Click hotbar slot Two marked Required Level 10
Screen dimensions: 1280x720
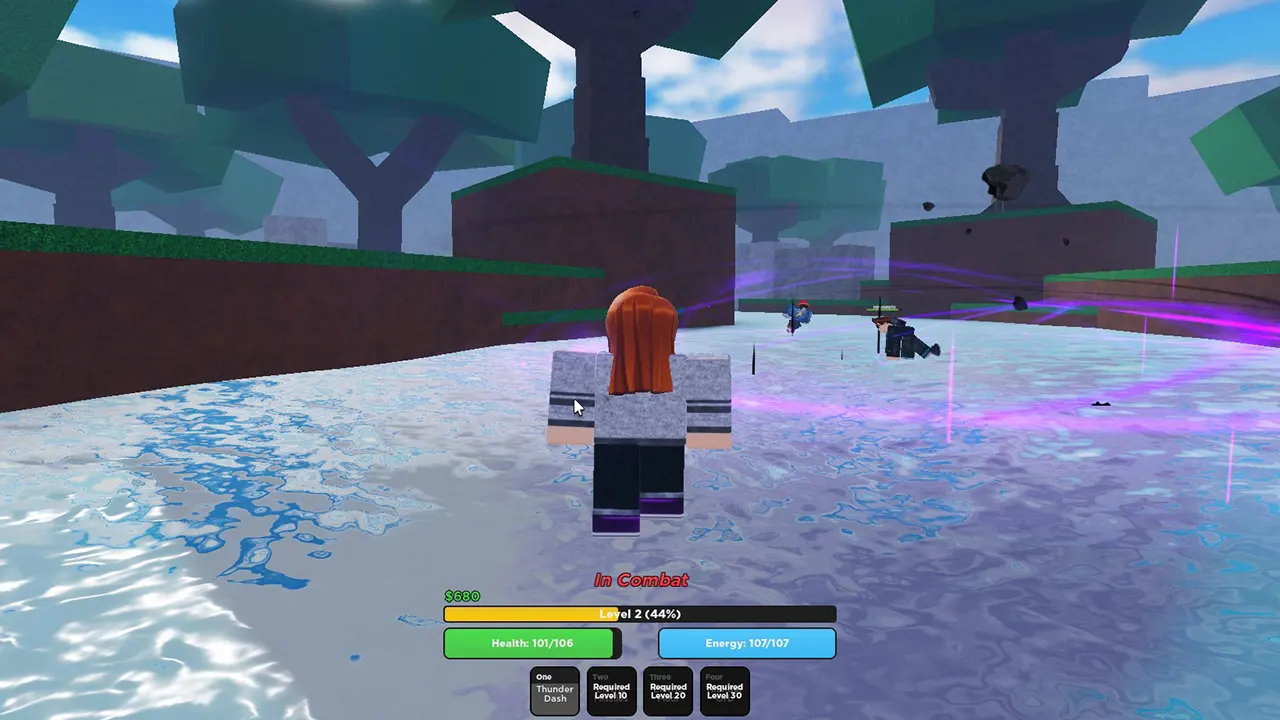[x=611, y=690]
